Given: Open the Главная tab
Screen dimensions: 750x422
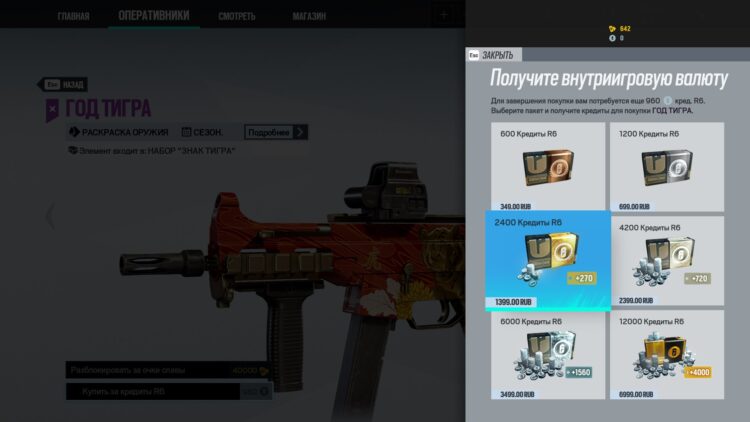Looking at the screenshot, I should pos(73,16).
